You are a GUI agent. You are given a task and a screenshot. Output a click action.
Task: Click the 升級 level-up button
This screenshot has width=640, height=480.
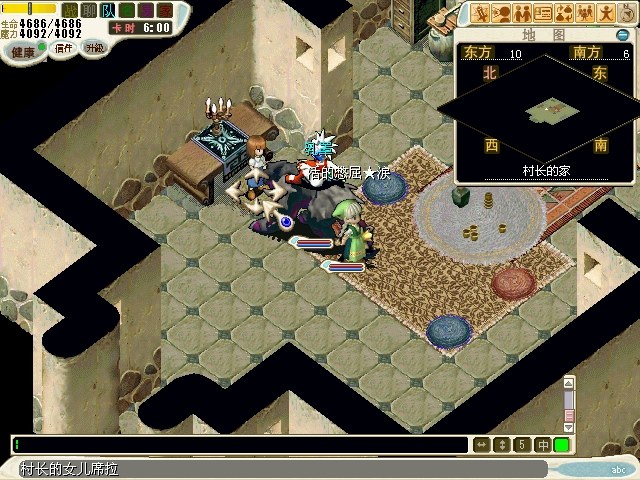(94, 48)
